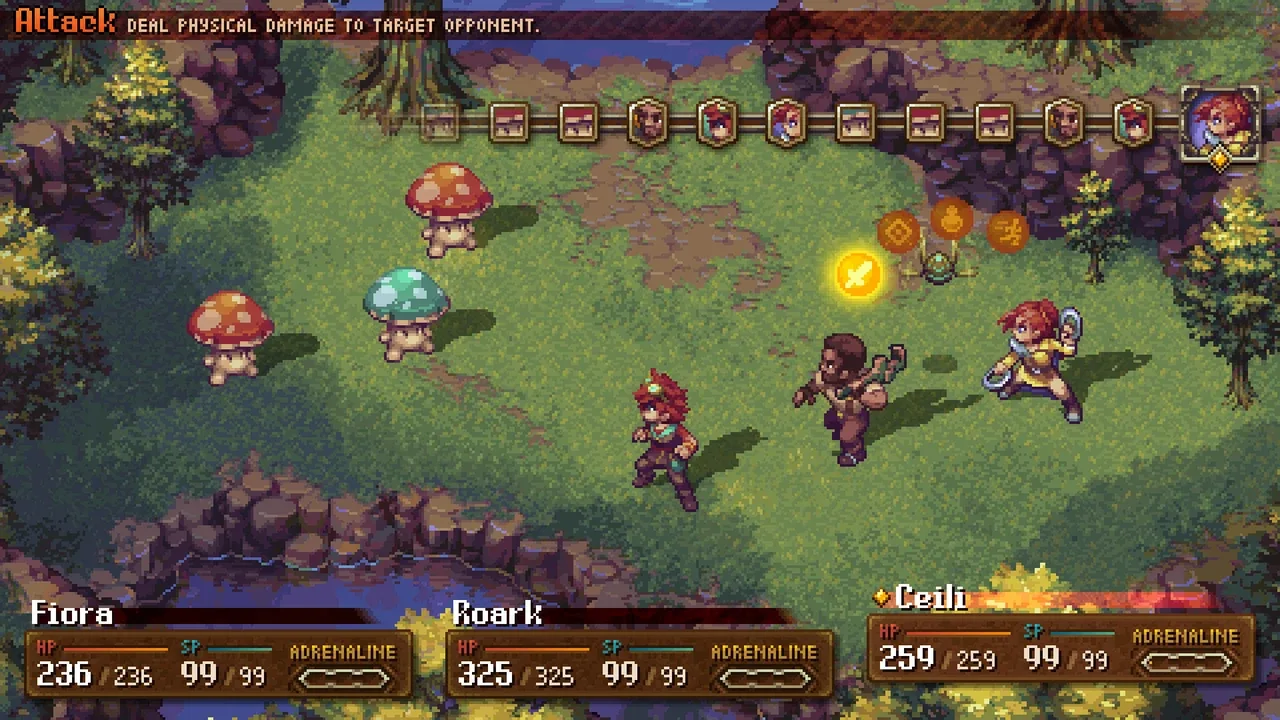This screenshot has width=1280, height=720.
Task: Select the running figure flee command
Action: [1007, 232]
